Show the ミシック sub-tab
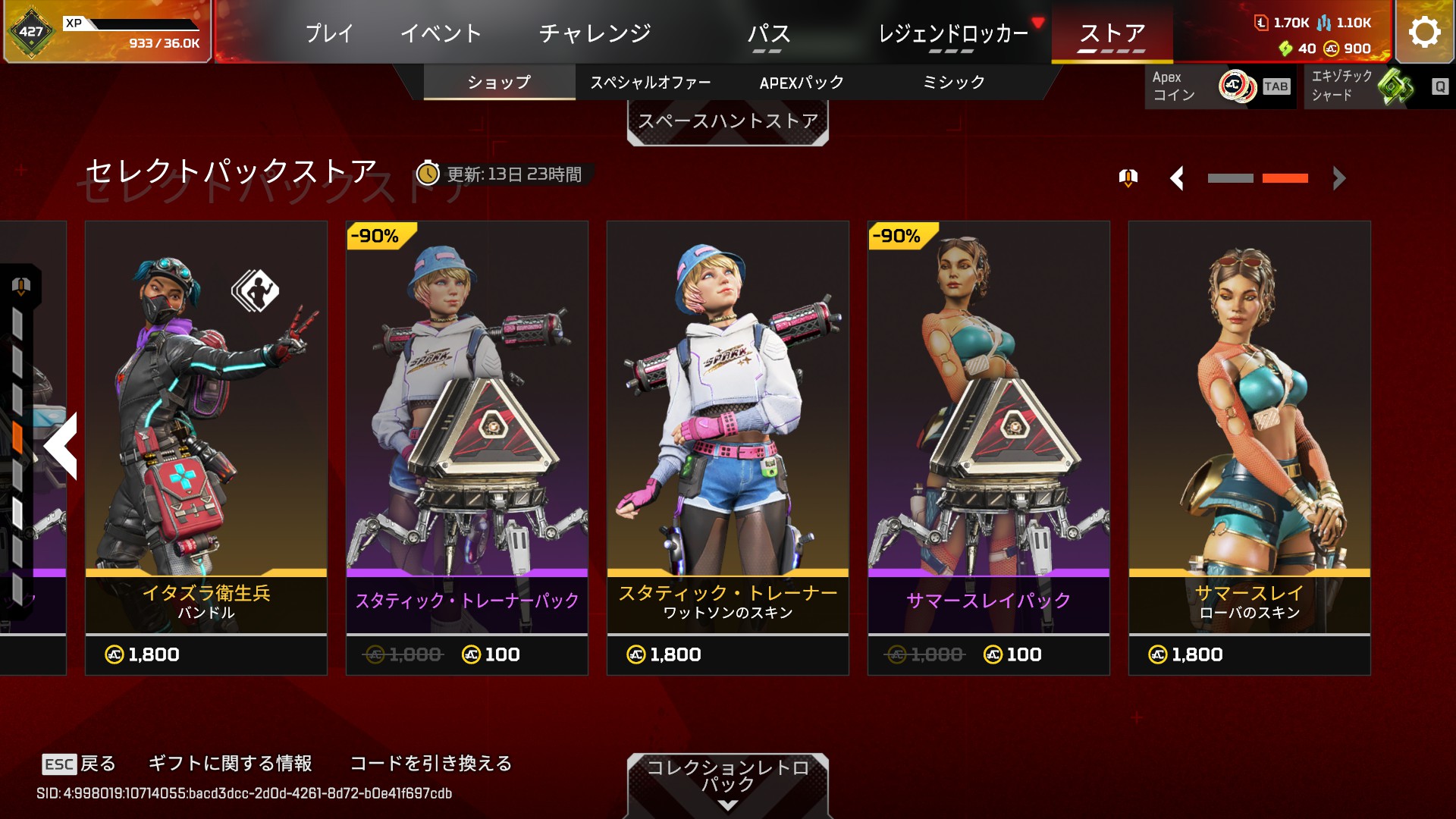Viewport: 1456px width, 819px height. [953, 82]
